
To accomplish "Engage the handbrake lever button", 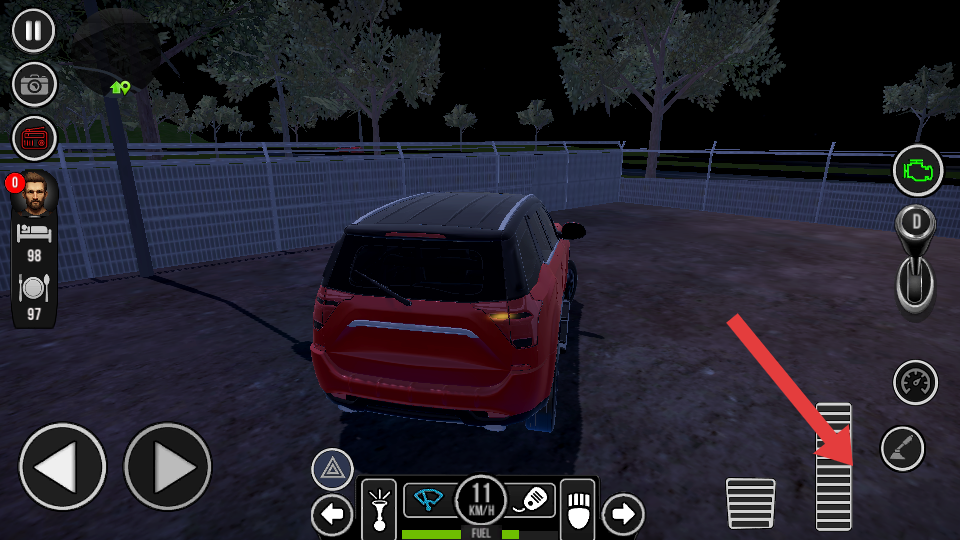I will click(902, 448).
